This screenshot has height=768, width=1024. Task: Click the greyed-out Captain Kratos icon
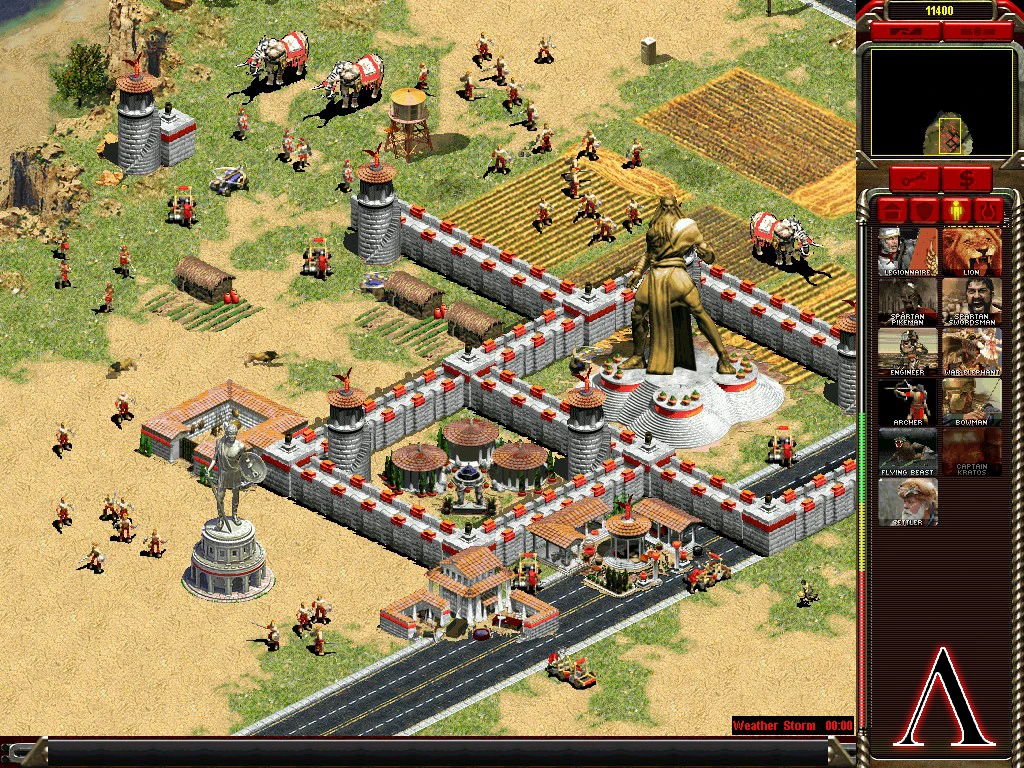point(971,451)
